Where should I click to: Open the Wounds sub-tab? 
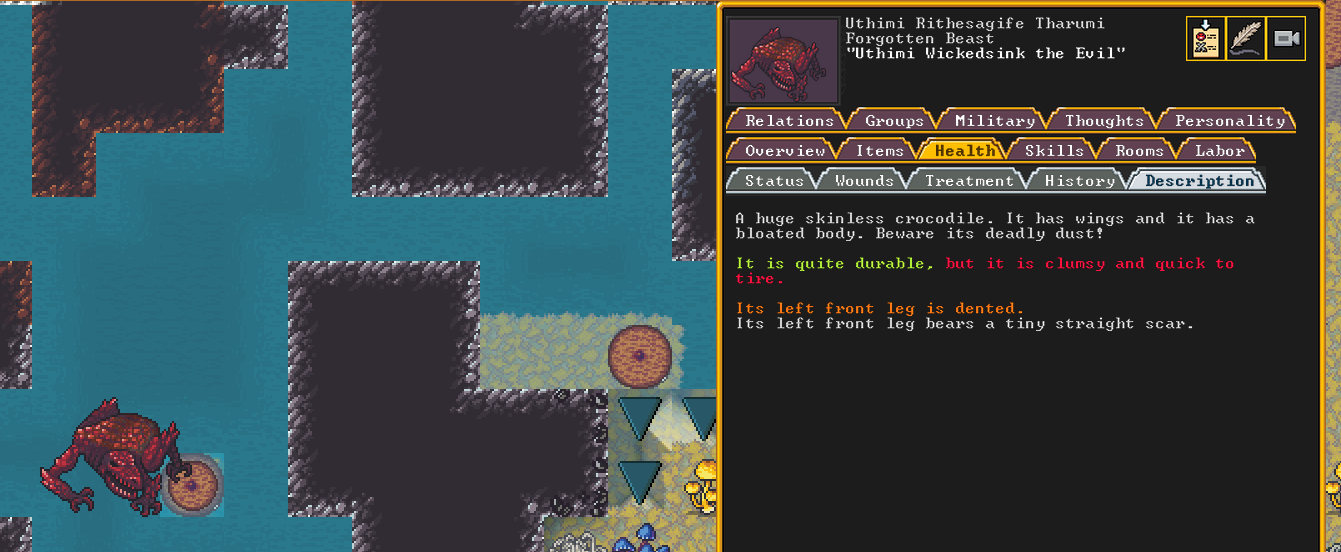(864, 181)
